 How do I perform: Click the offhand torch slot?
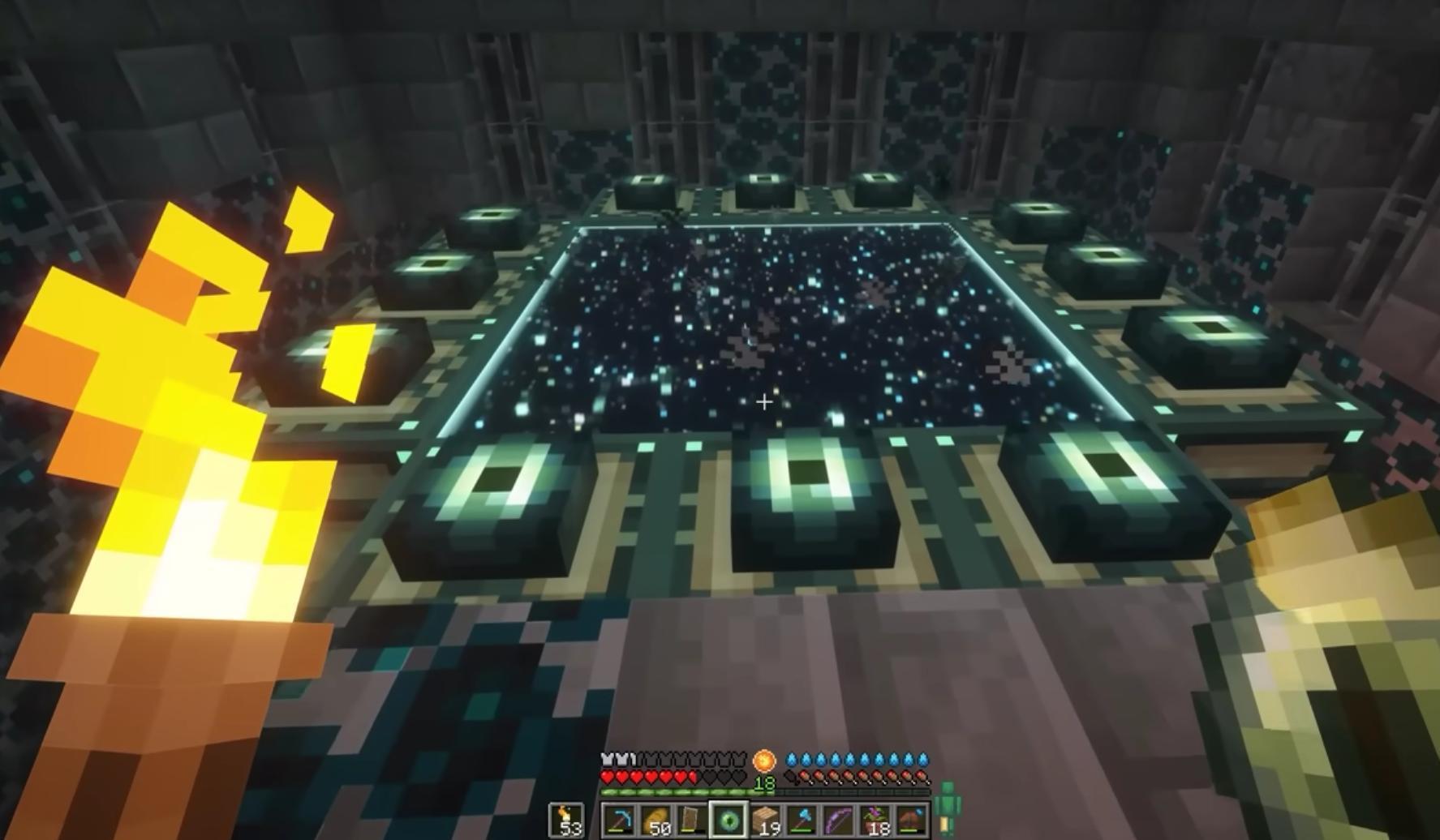click(x=565, y=821)
